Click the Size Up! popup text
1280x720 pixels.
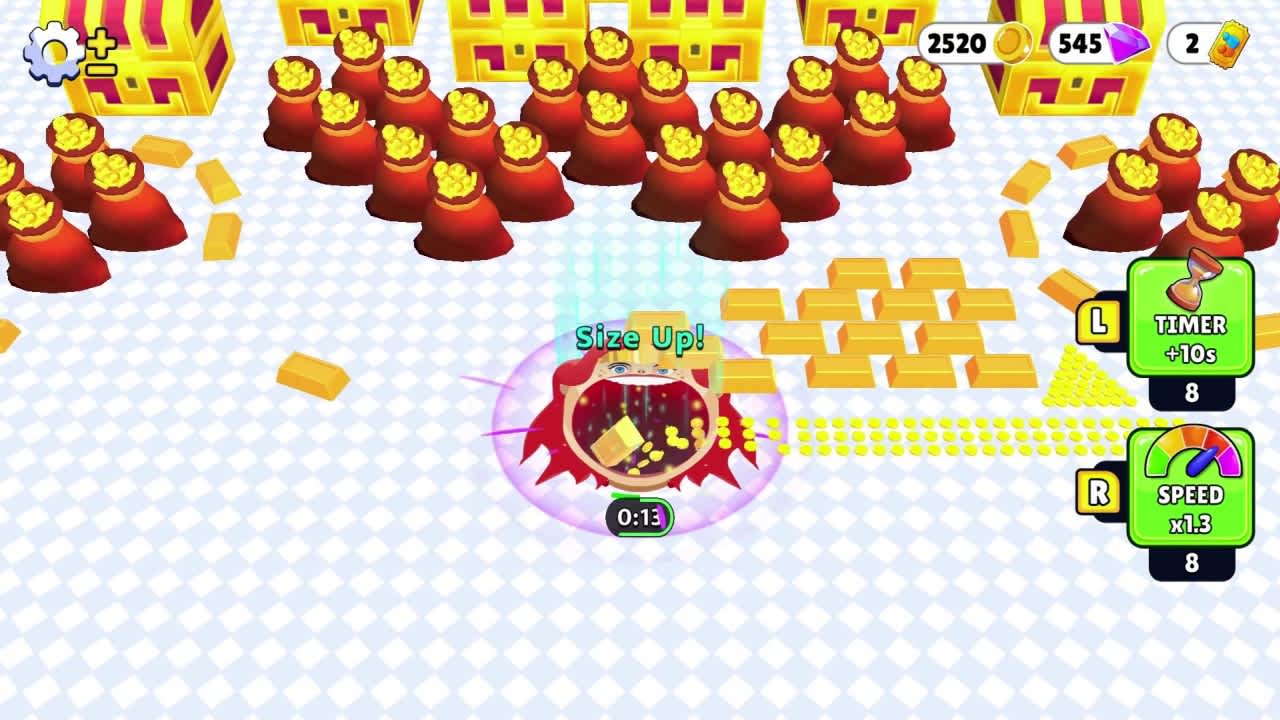point(640,338)
